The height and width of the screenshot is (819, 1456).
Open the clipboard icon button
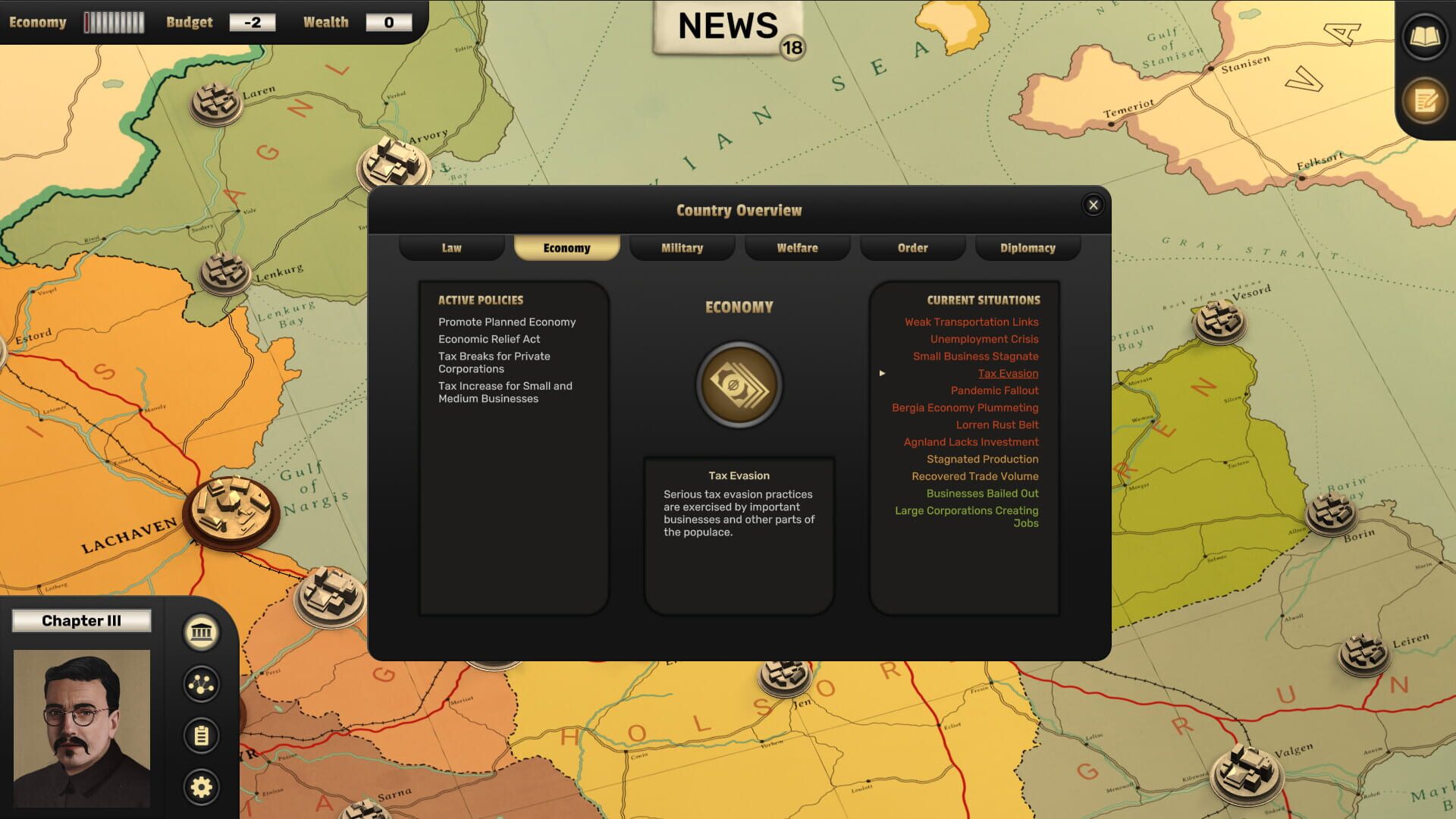pos(201,736)
